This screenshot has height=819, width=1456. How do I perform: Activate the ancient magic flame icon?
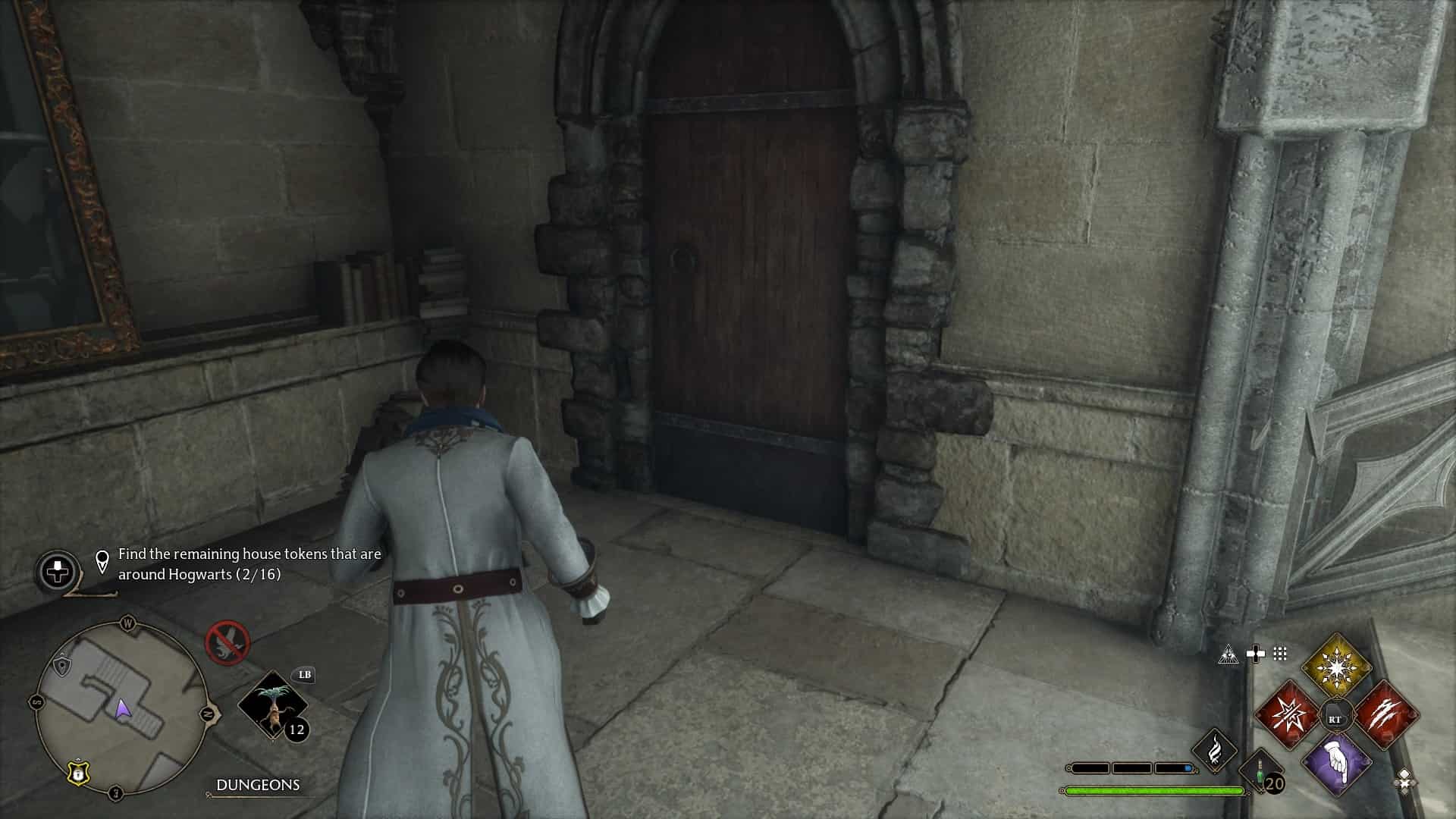(x=1215, y=750)
